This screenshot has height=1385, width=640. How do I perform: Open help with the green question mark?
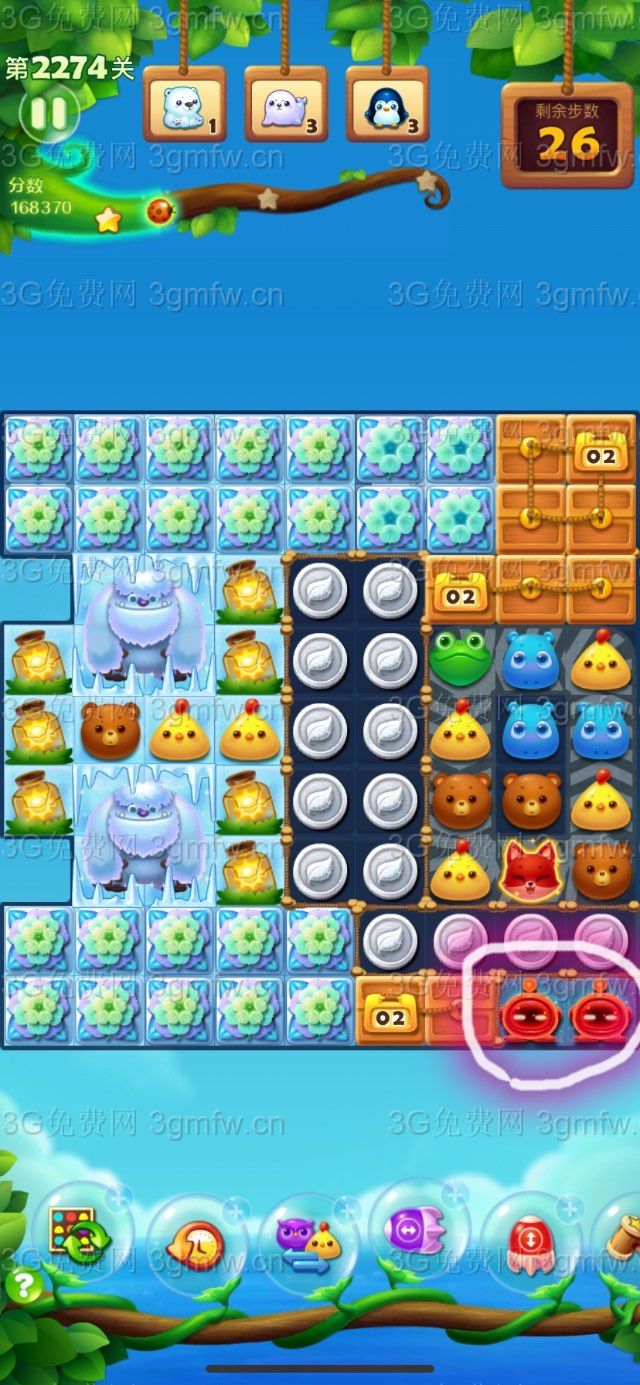coord(23,1285)
